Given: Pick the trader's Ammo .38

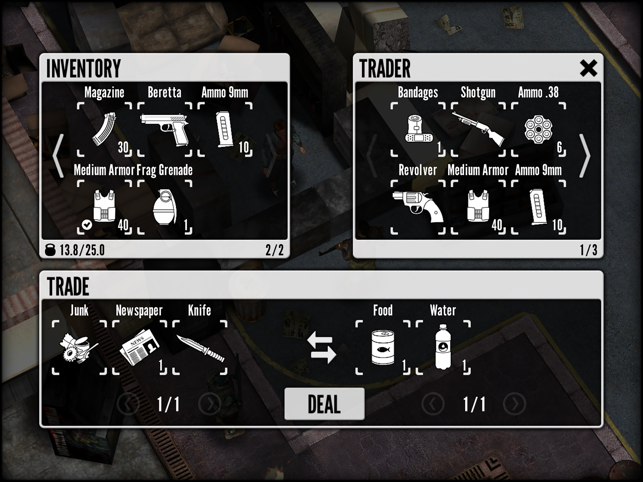Looking at the screenshot, I should point(538,128).
